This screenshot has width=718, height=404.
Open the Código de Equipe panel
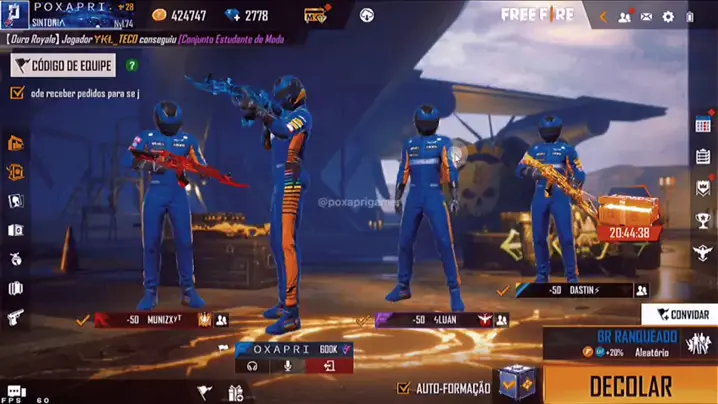click(x=63, y=66)
